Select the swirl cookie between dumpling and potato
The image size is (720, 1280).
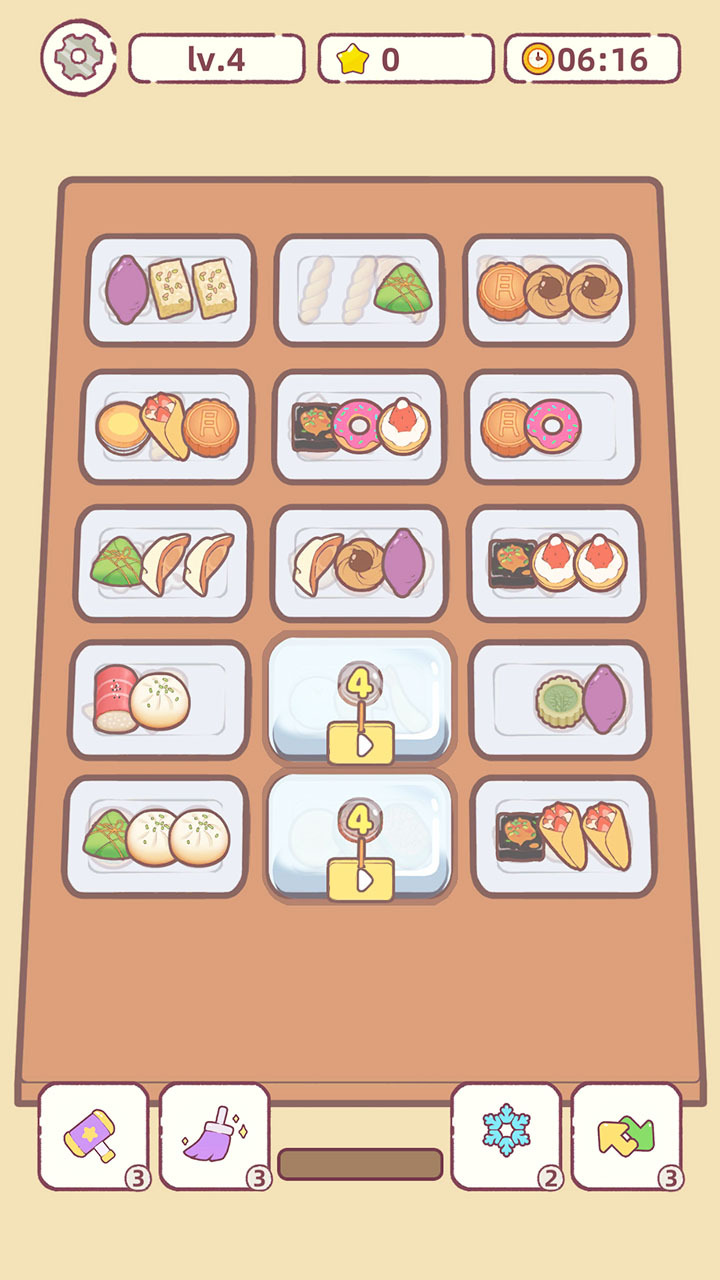tap(357, 564)
